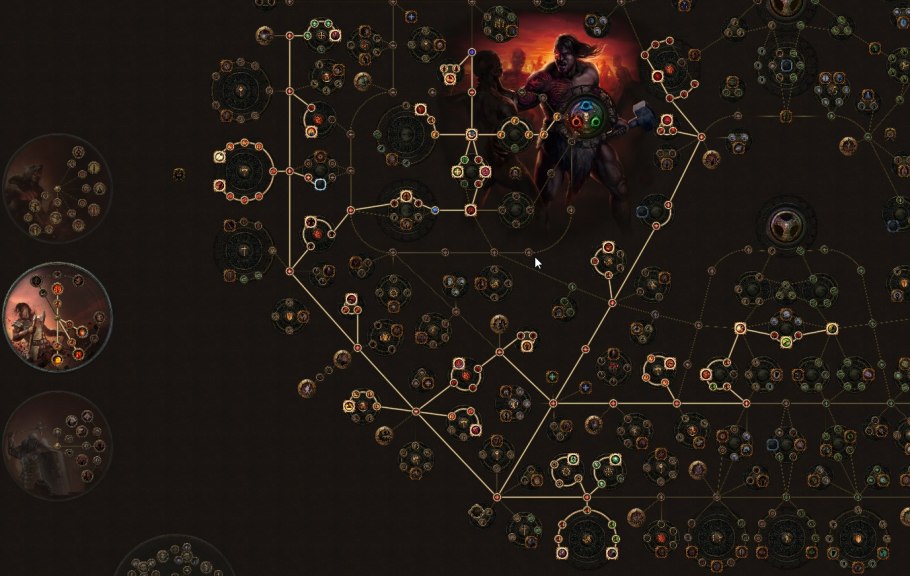Select the large three-spiral passive node
Viewport: 910px width, 576px height.
pyautogui.click(x=786, y=226)
